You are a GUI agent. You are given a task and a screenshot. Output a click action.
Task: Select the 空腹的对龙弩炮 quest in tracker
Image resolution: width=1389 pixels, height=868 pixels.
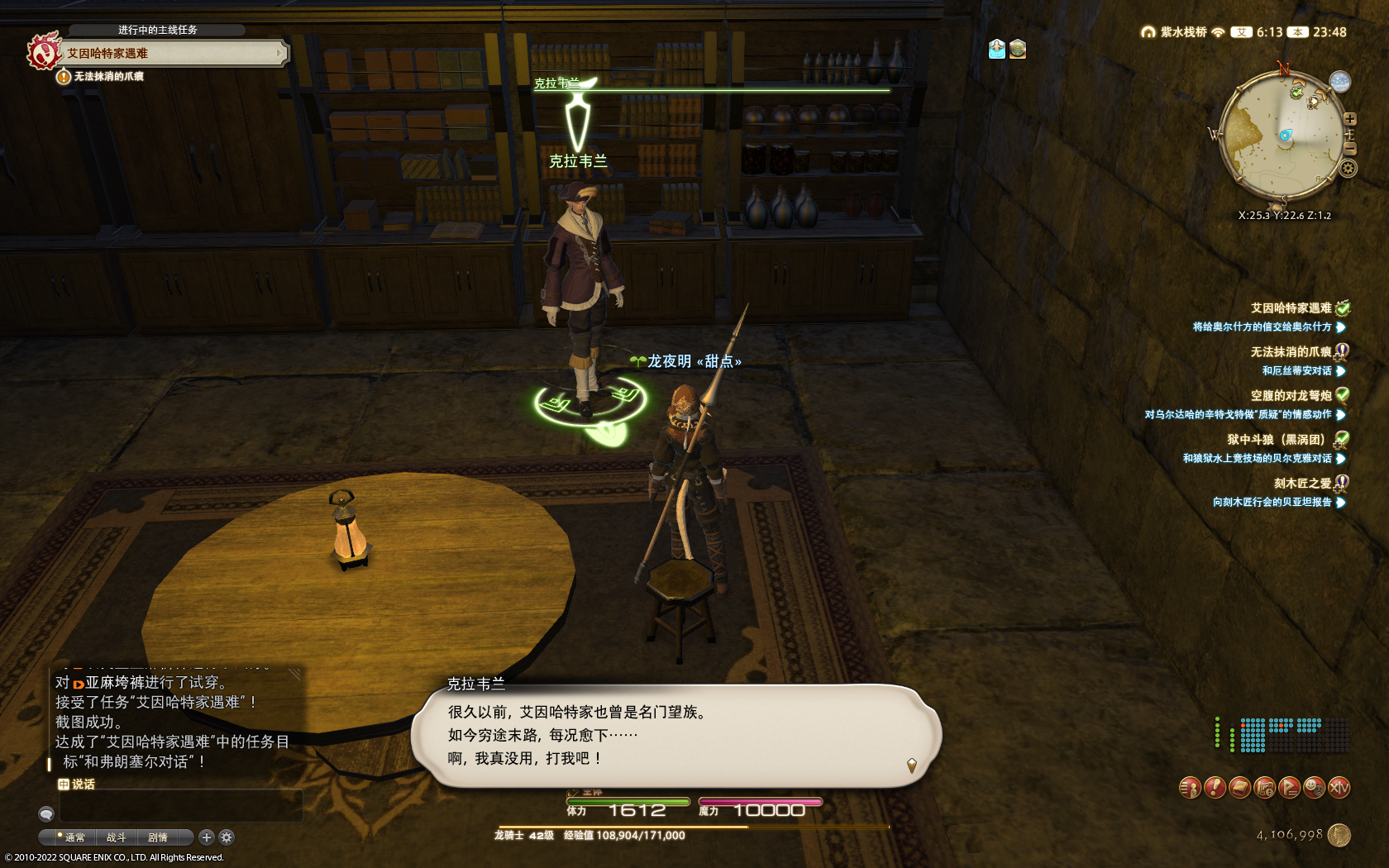1291,396
